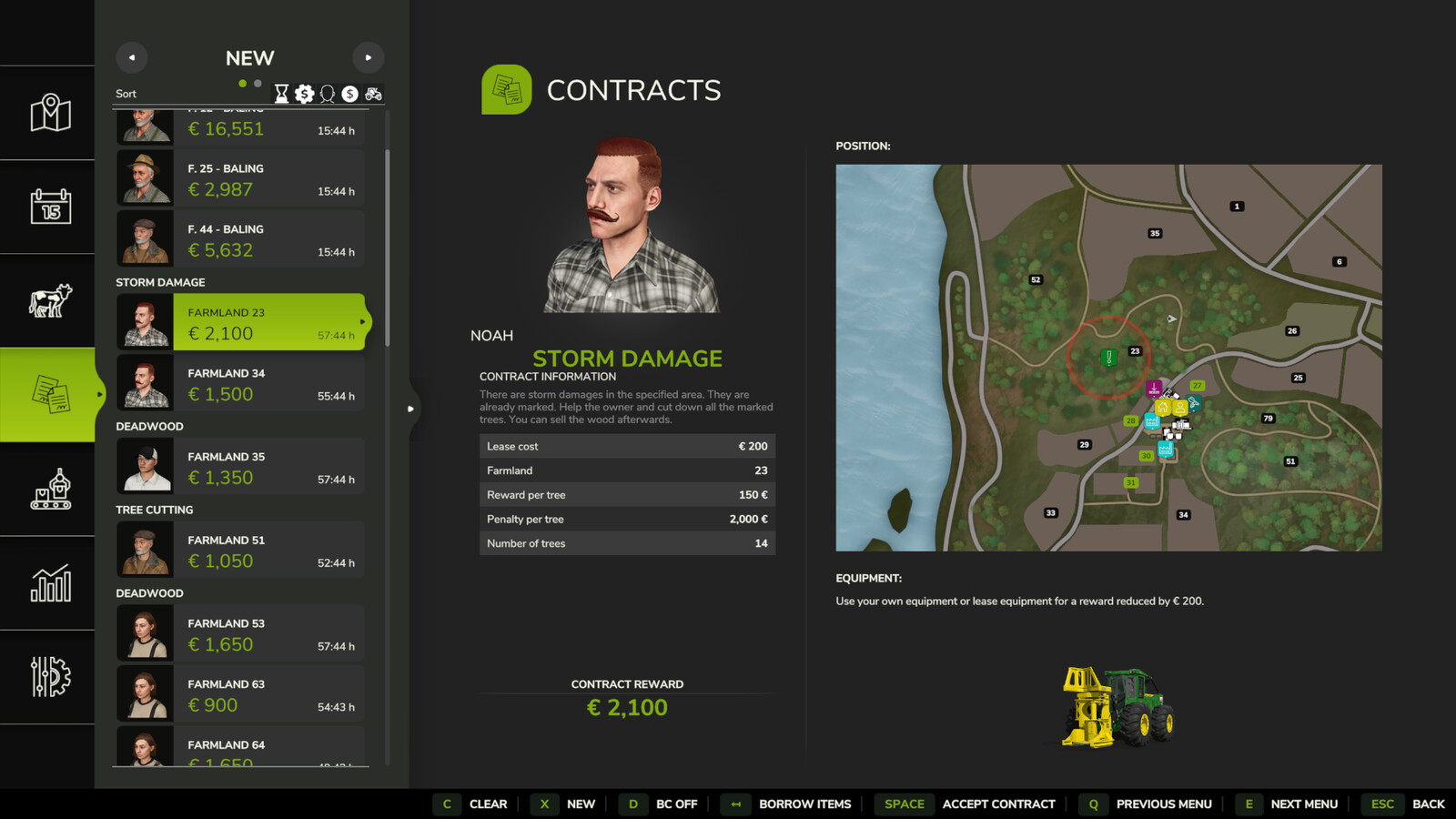1456x819 pixels.
Task: Click Clear in the bottom bar
Action: pos(488,804)
